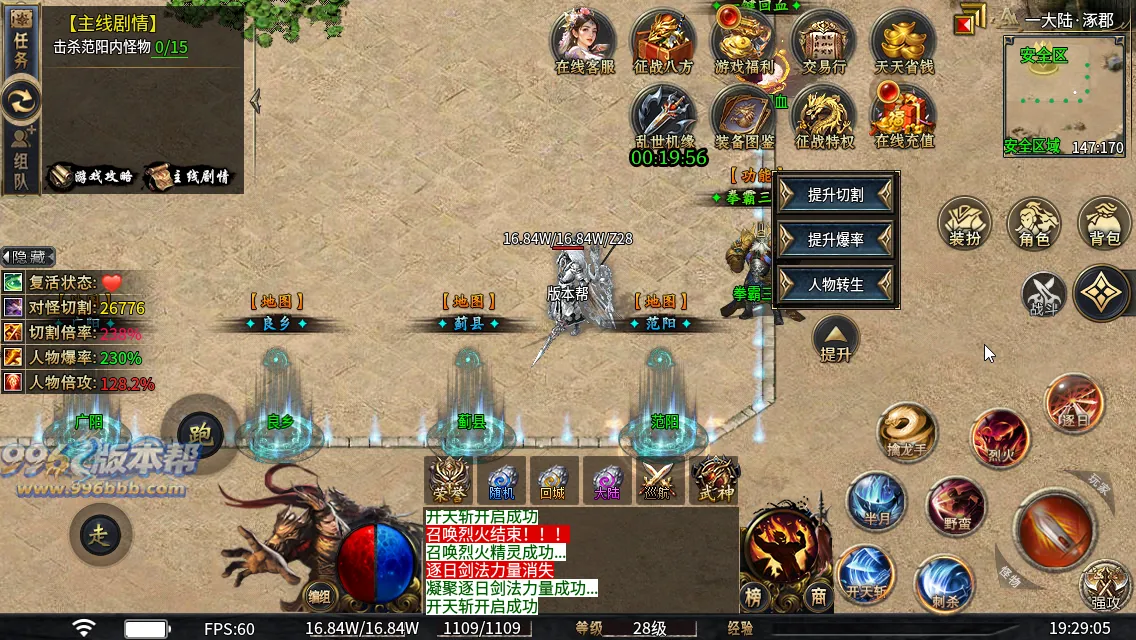The image size is (1136, 640).
Task: Switch to the 组队 team tab
Action: 21,158
